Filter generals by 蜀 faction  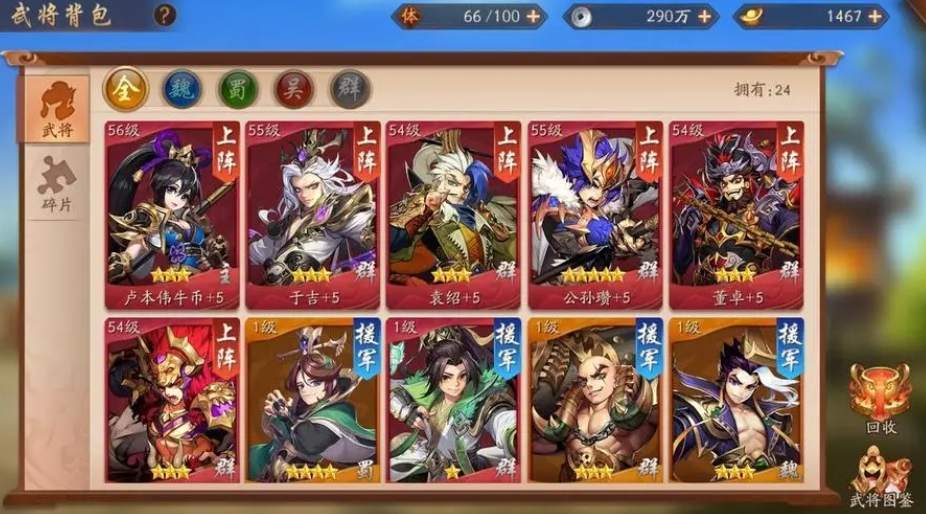(238, 89)
